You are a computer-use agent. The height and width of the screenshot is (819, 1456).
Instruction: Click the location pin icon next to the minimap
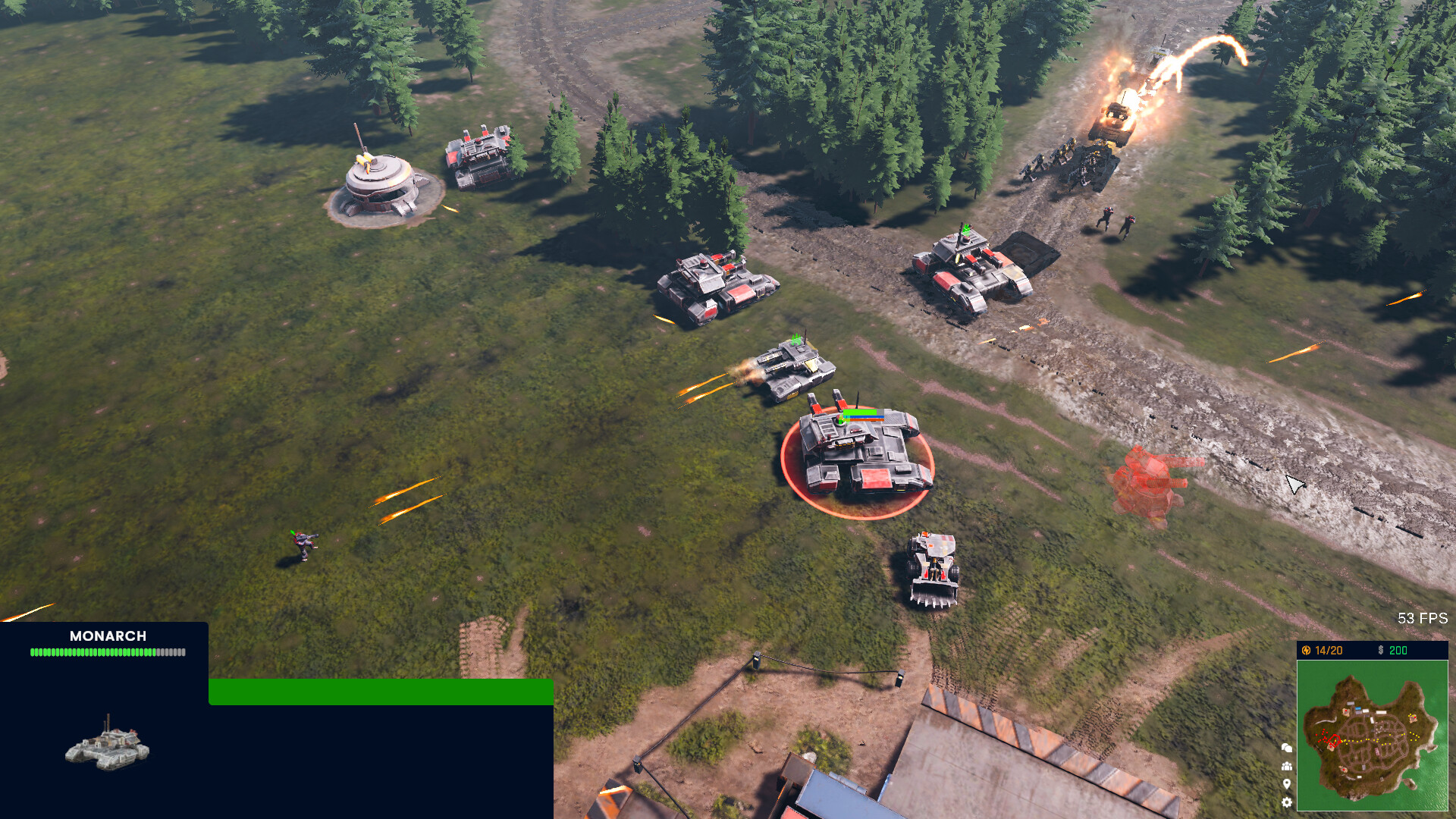click(x=1287, y=783)
